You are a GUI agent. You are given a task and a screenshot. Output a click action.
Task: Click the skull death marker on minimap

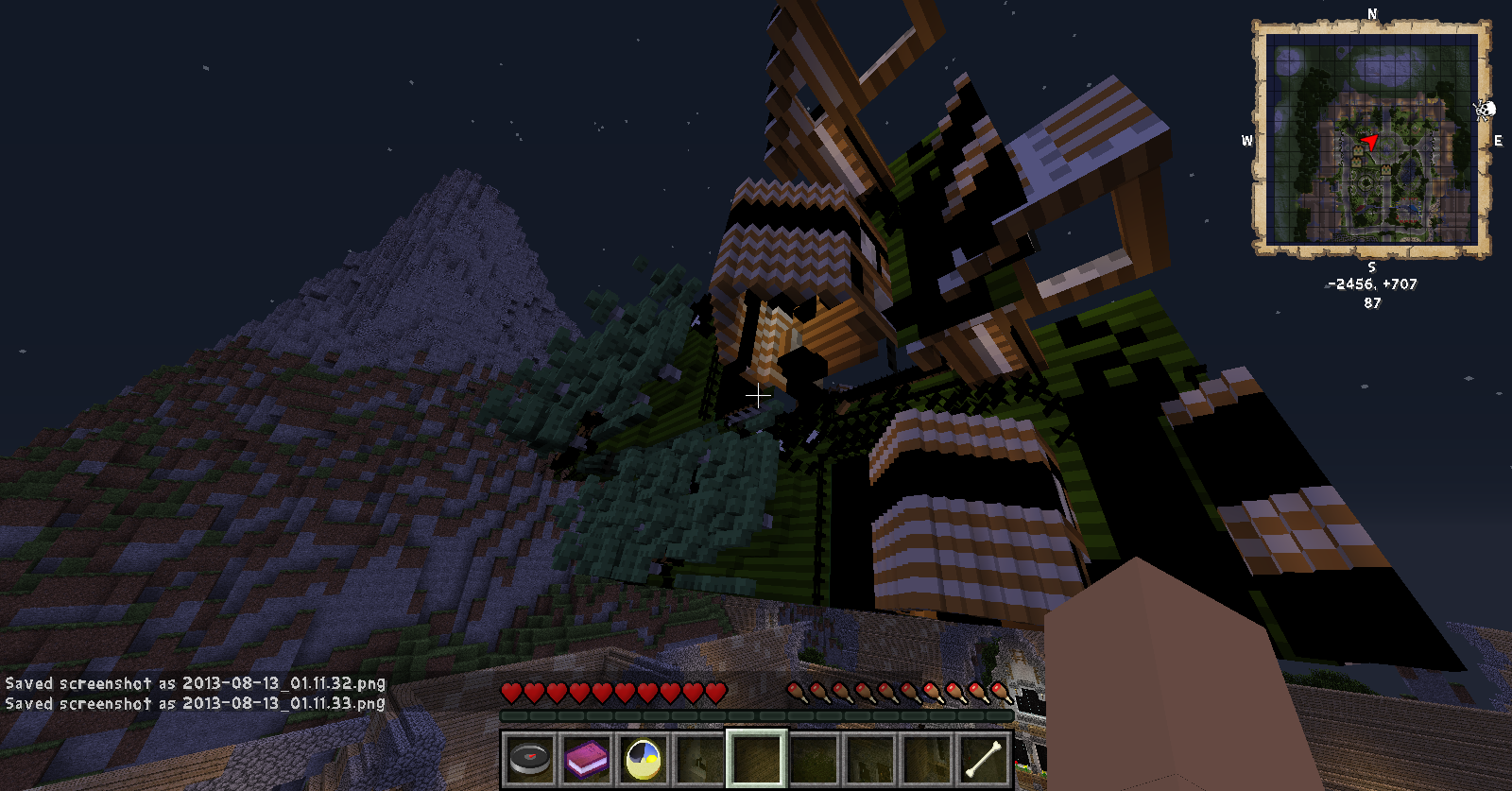click(x=1485, y=111)
